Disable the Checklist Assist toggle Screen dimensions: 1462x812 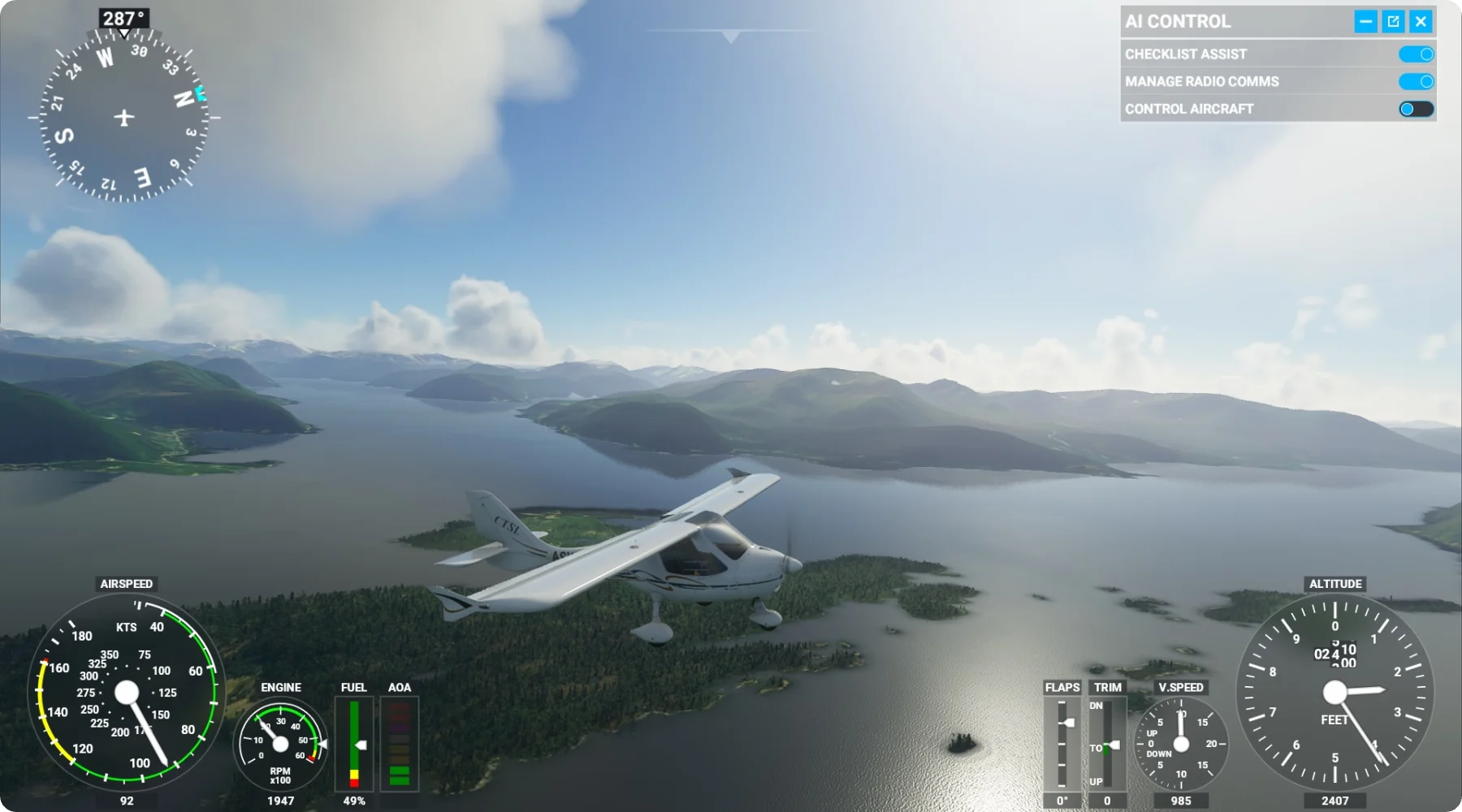(1417, 54)
